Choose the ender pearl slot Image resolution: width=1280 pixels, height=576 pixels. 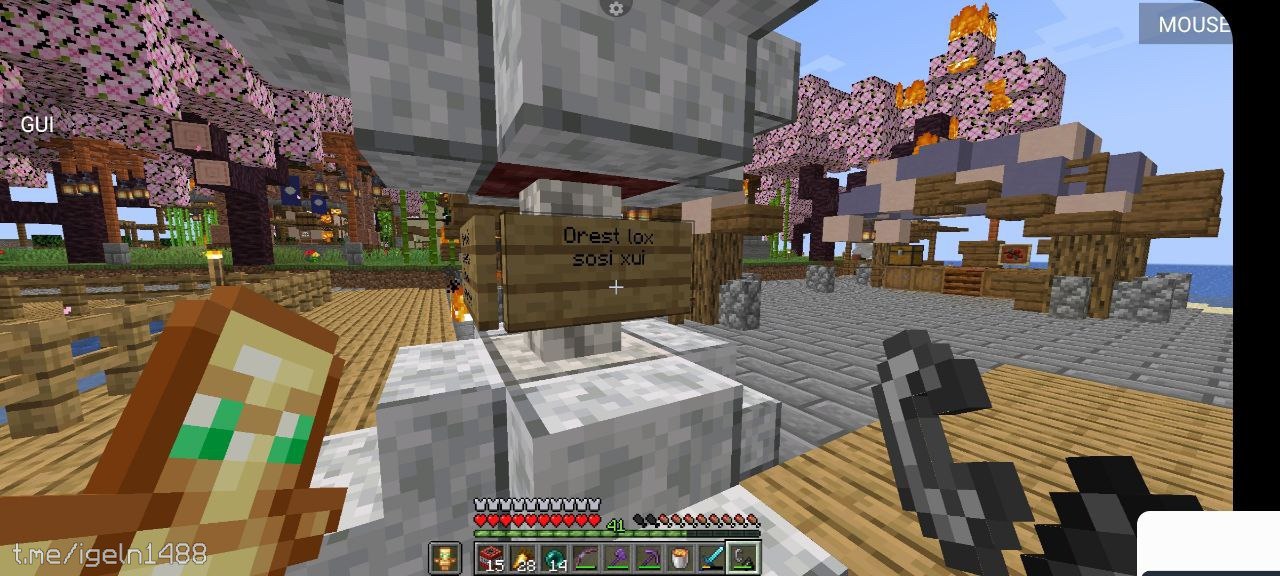point(554,556)
